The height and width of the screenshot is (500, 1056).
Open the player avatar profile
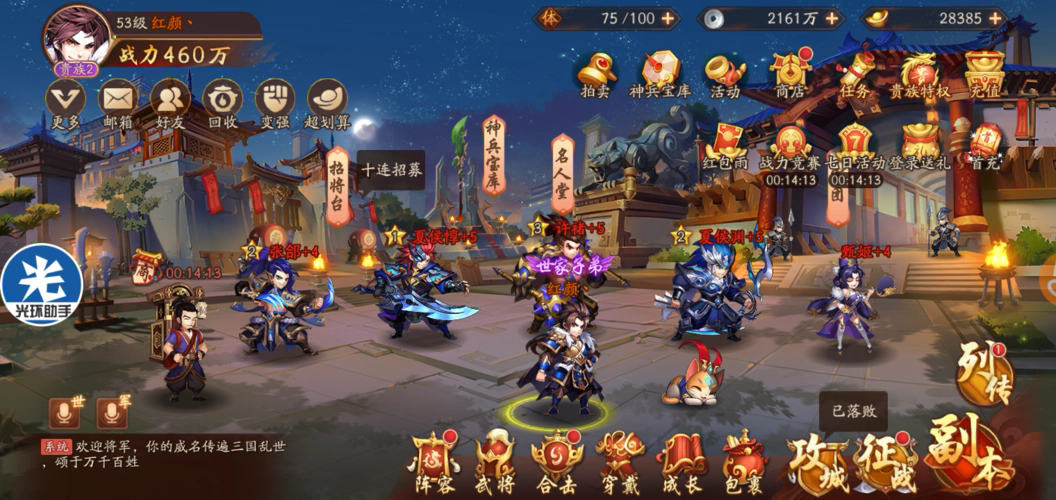tap(77, 37)
